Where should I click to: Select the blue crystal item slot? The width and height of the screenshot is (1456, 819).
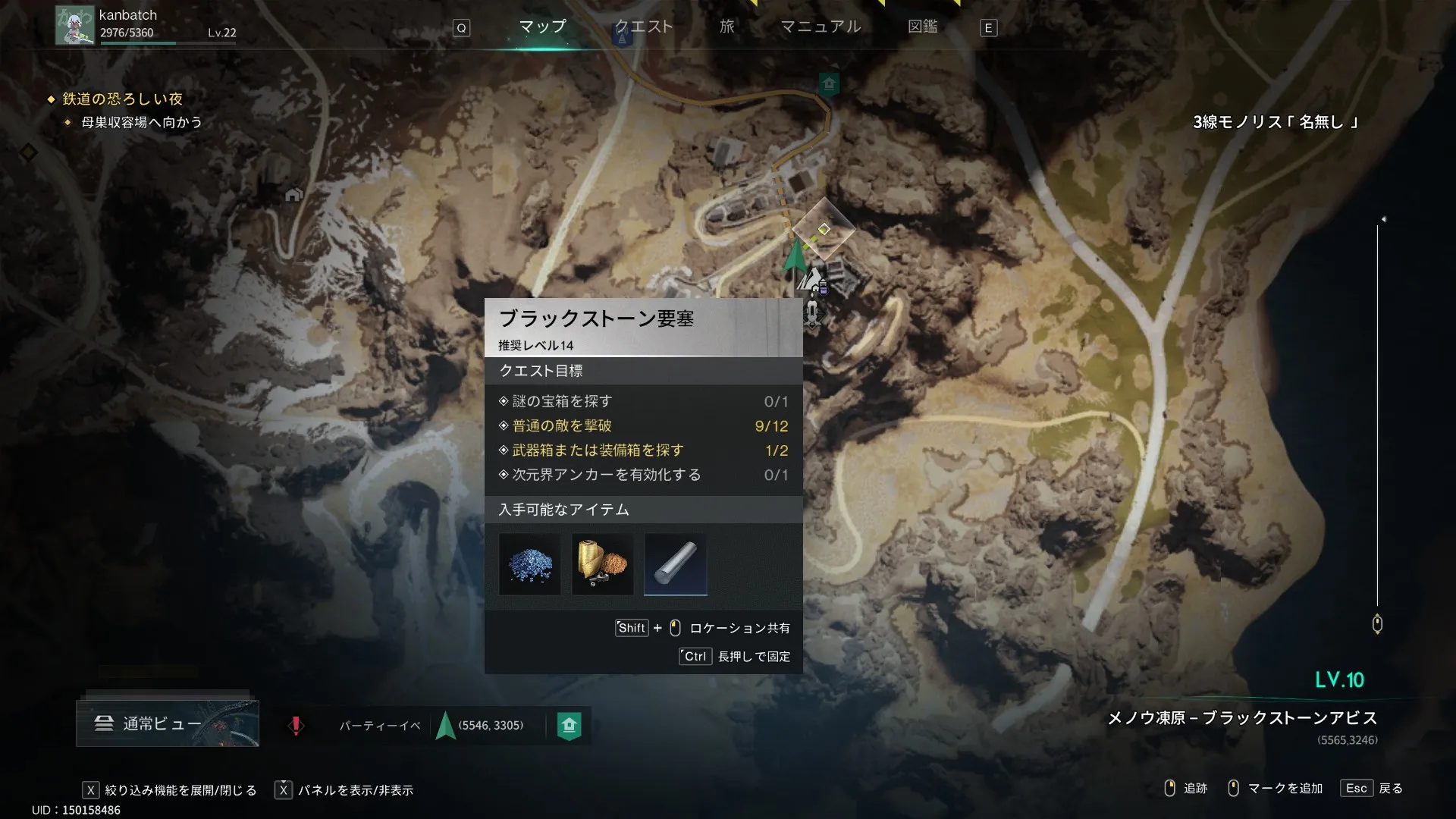click(530, 565)
